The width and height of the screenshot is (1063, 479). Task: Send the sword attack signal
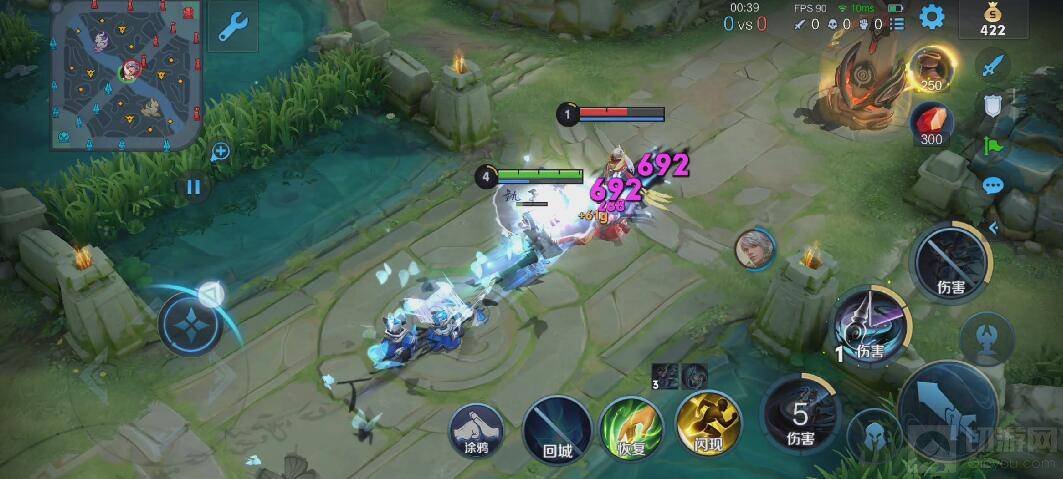pyautogui.click(x=991, y=67)
